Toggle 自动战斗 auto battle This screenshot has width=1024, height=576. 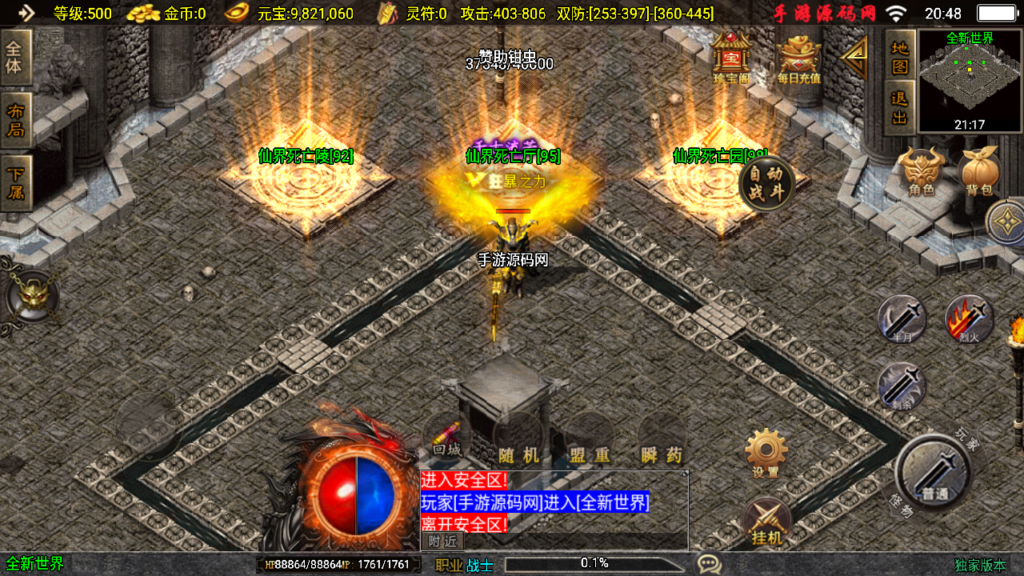pos(767,184)
